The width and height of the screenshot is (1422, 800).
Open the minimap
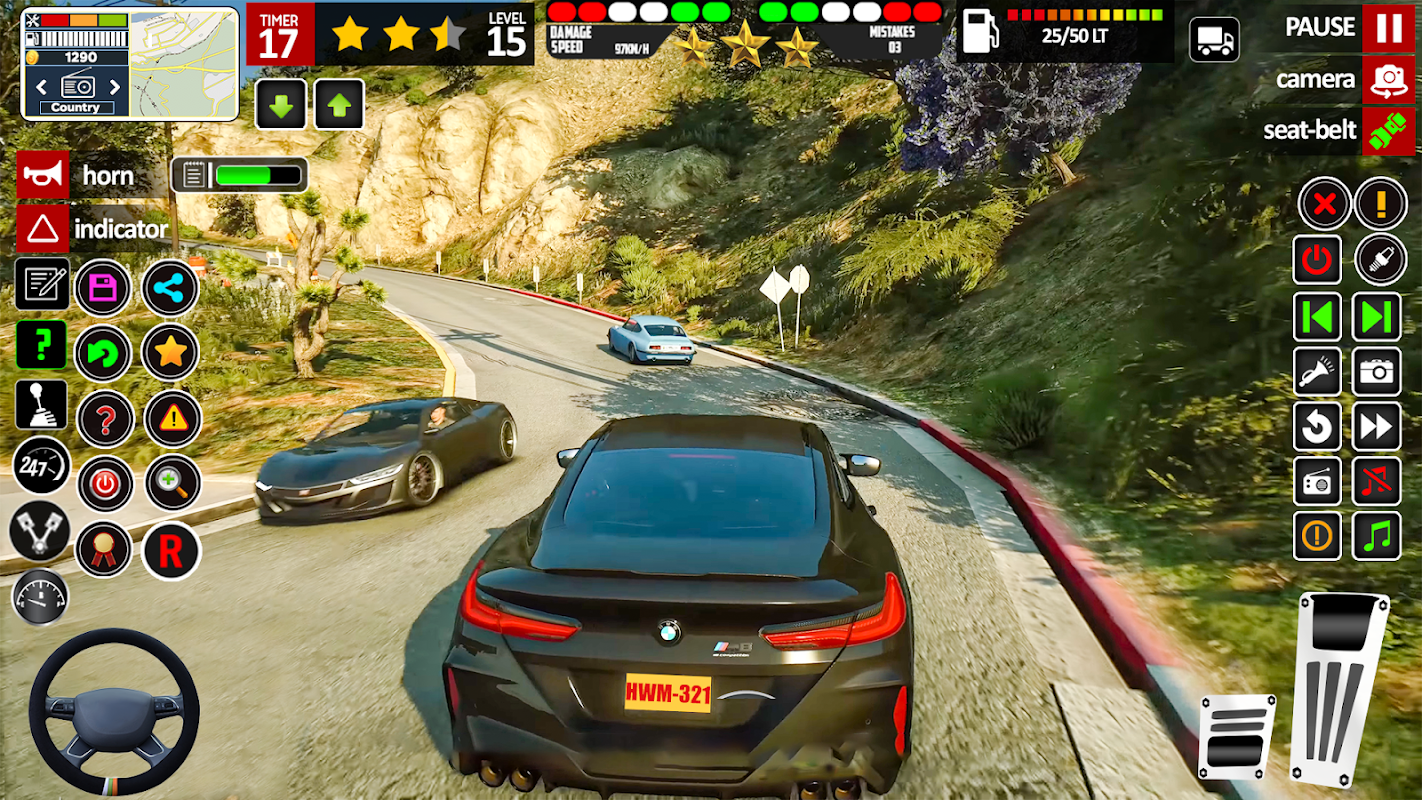coord(184,64)
